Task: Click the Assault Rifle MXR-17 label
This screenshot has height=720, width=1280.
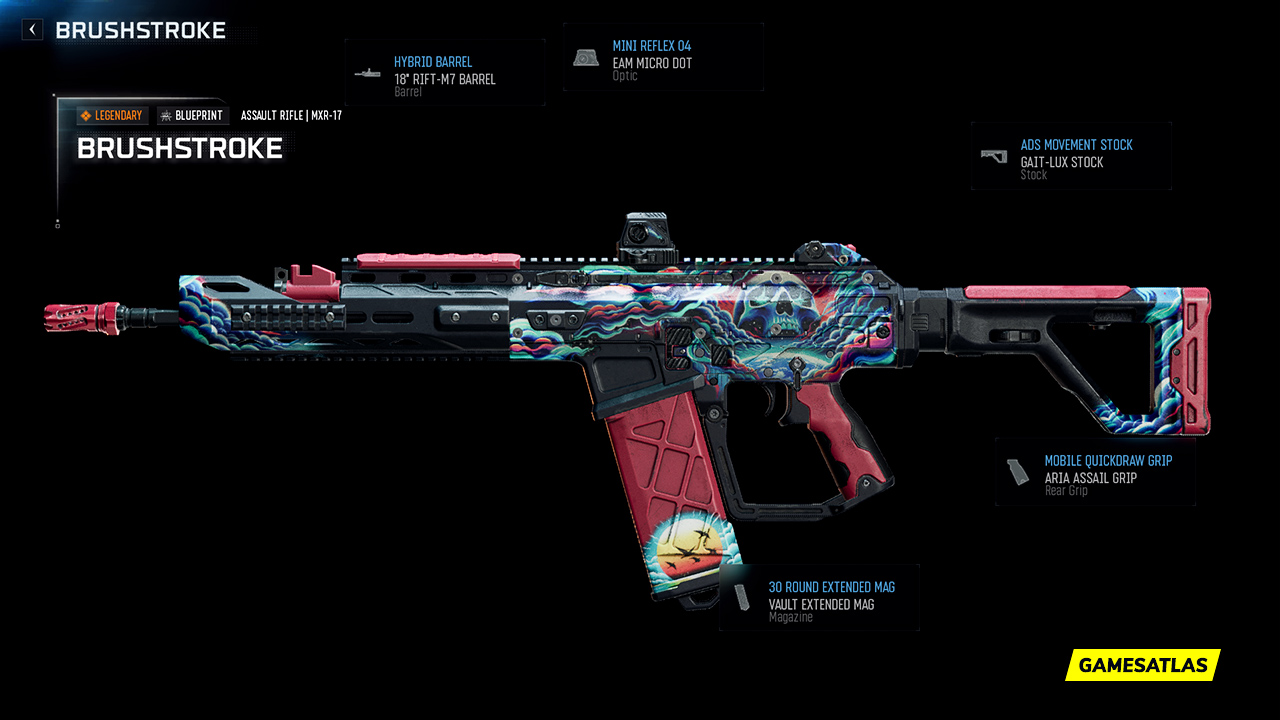Action: (x=290, y=115)
